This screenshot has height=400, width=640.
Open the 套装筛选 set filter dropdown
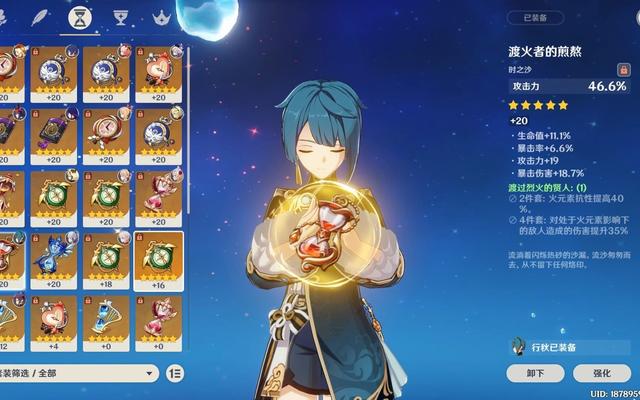click(78, 373)
